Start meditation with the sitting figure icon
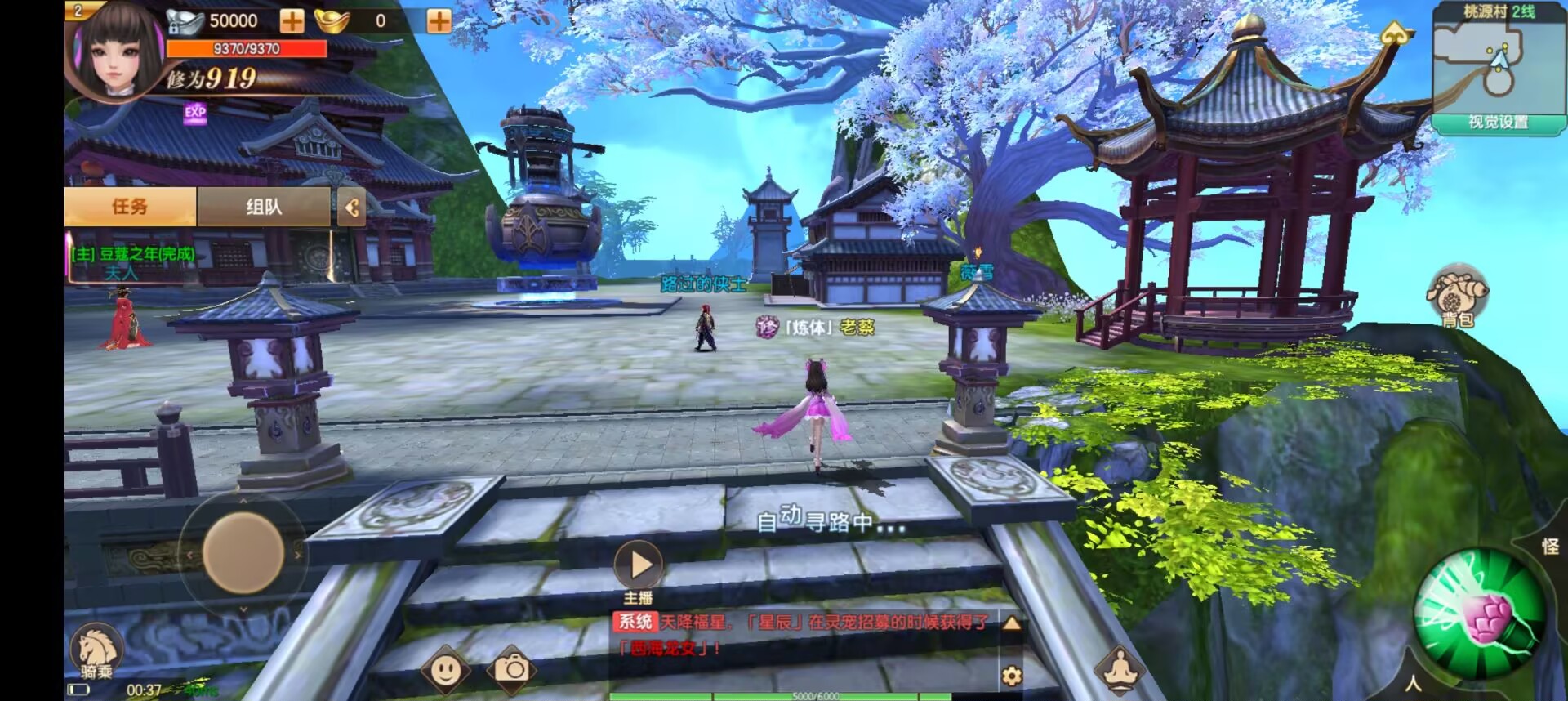 [1120, 670]
